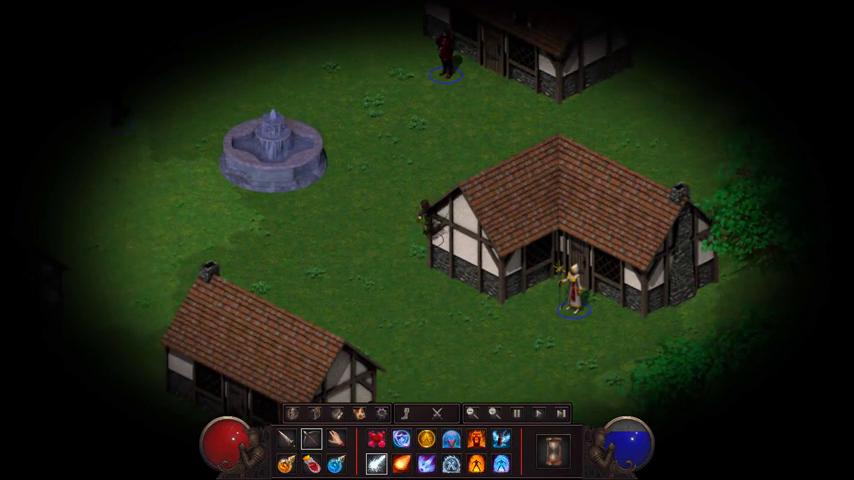Click the zoom in magnifier button
854x480 pixels.
point(494,413)
